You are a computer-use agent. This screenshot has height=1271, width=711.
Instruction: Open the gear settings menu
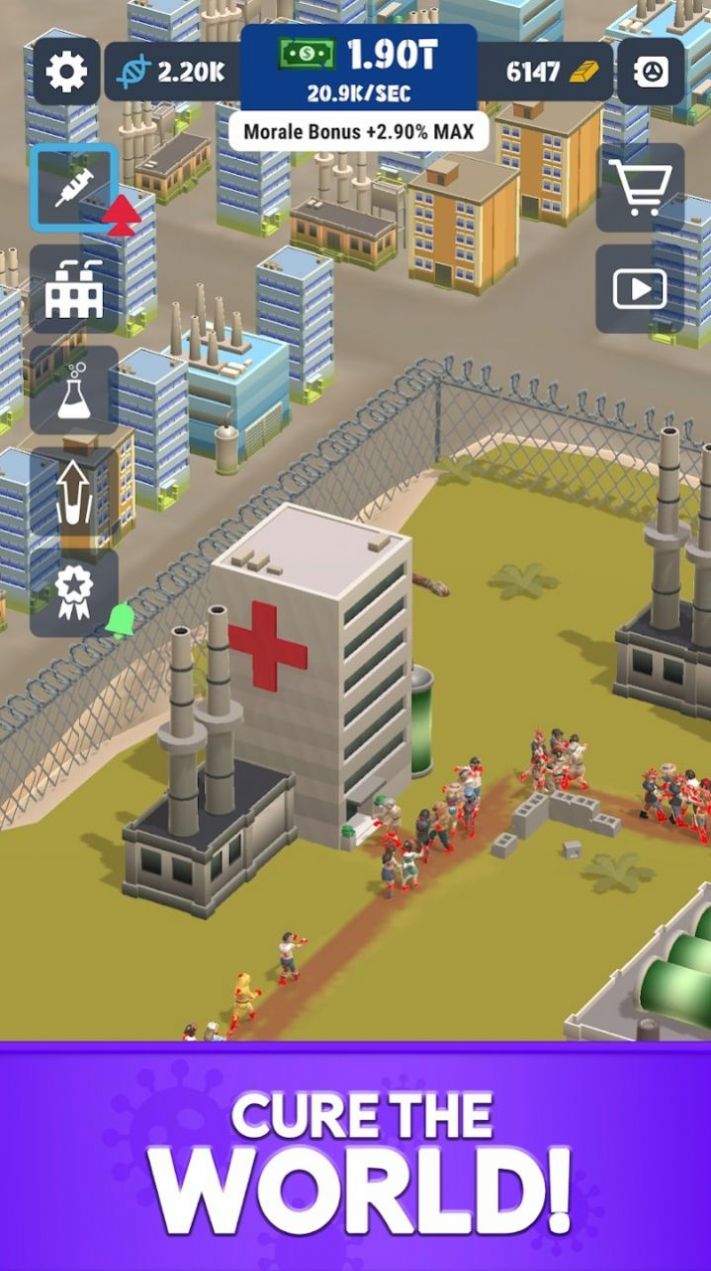(x=67, y=72)
